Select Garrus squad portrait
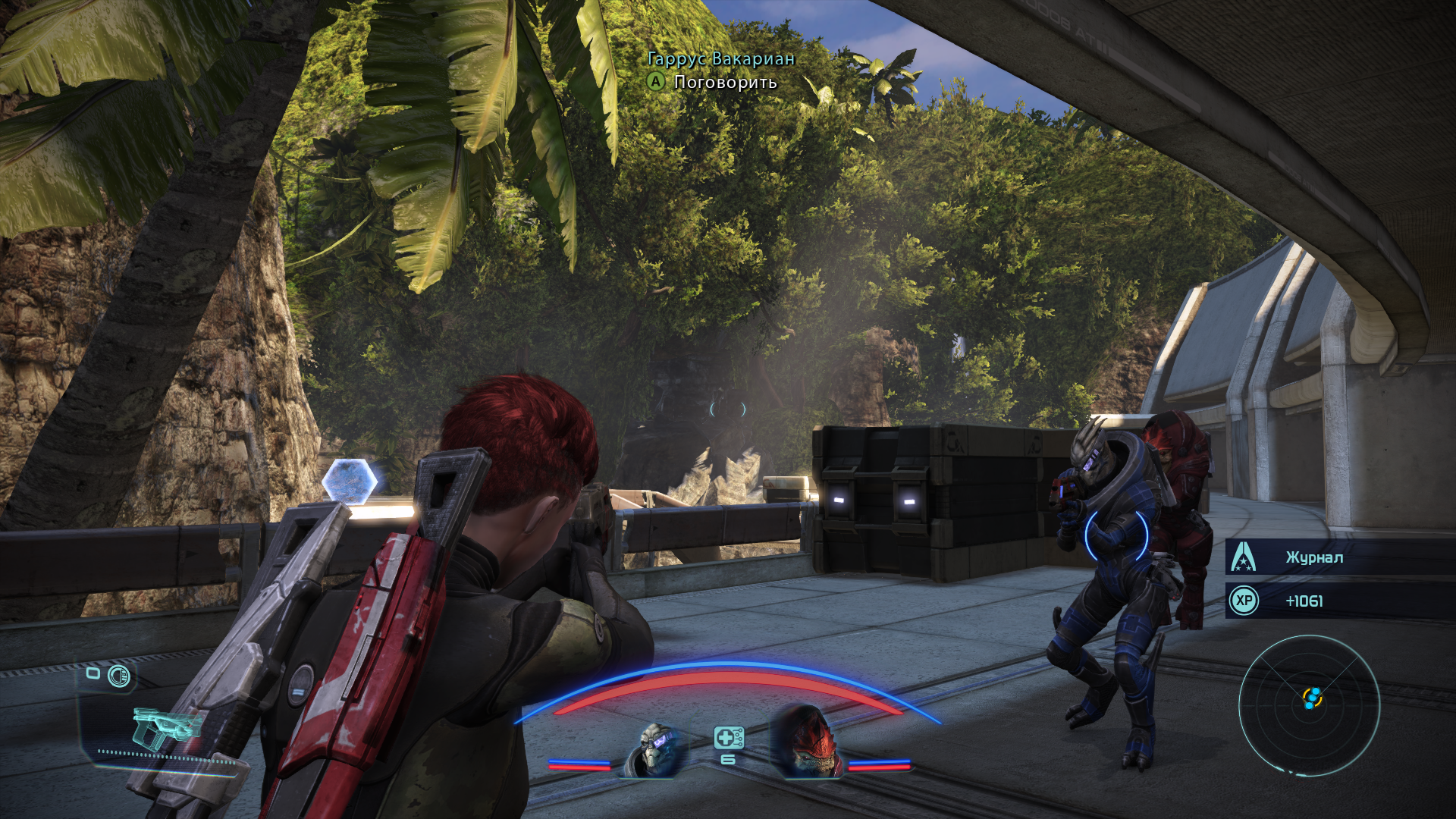This screenshot has width=1456, height=819. click(655, 750)
